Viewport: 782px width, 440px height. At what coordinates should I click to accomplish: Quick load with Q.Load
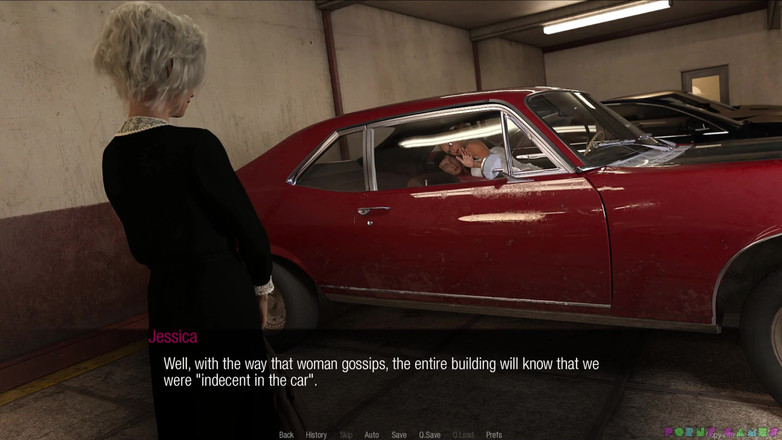point(463,435)
